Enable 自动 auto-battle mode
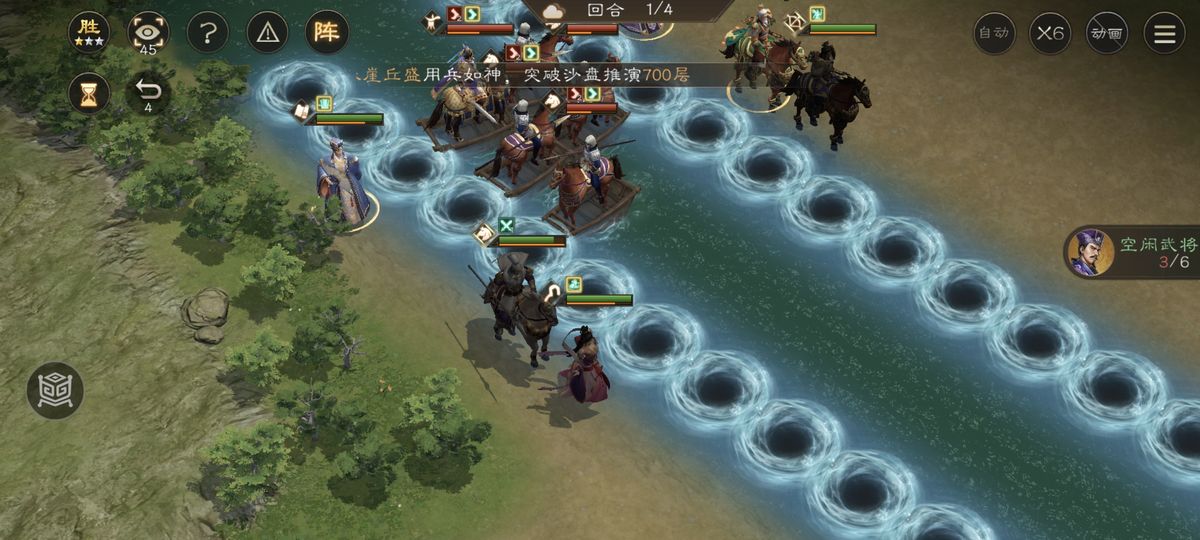The image size is (1200, 540). [994, 33]
